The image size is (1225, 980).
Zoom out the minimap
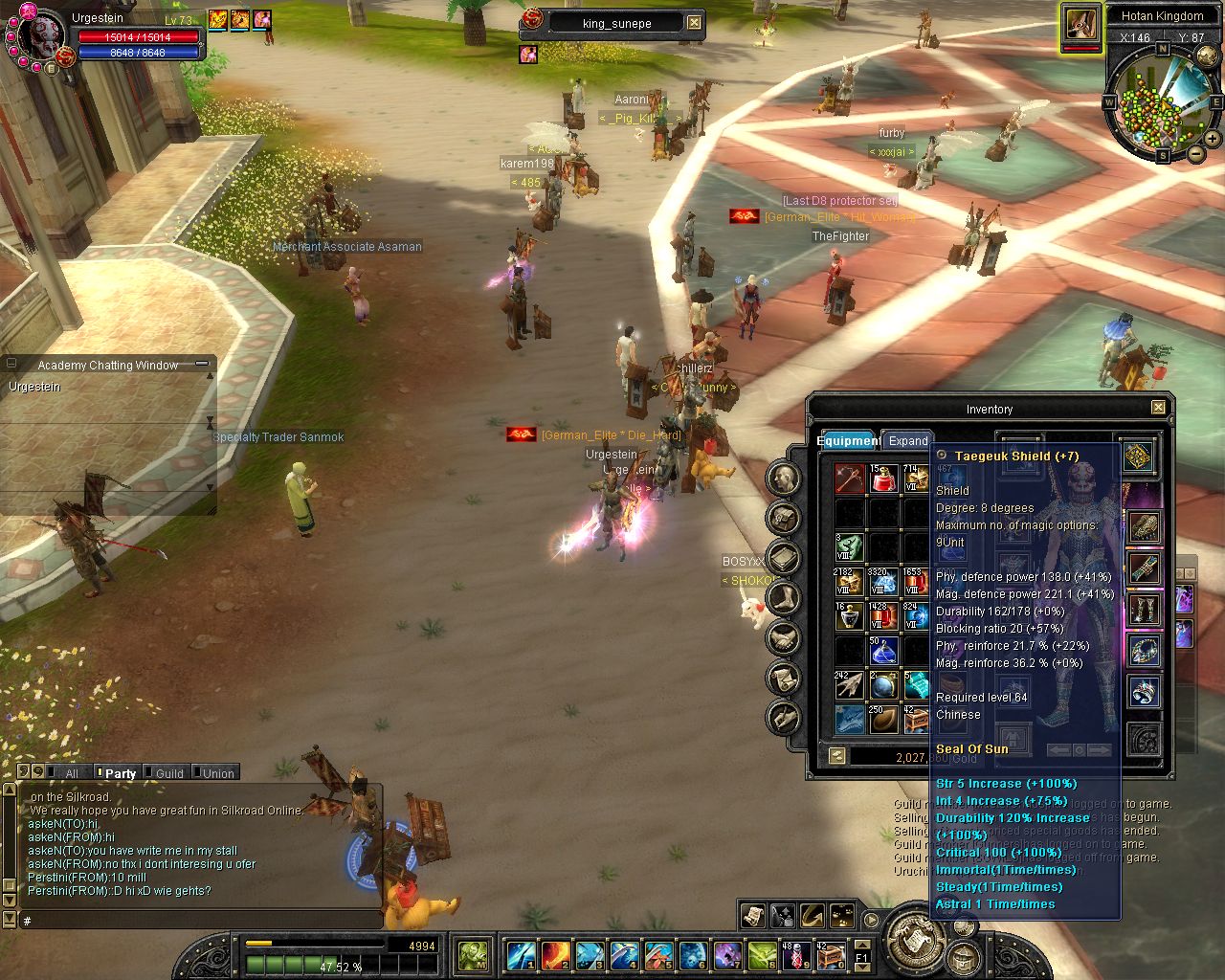tap(1195, 153)
